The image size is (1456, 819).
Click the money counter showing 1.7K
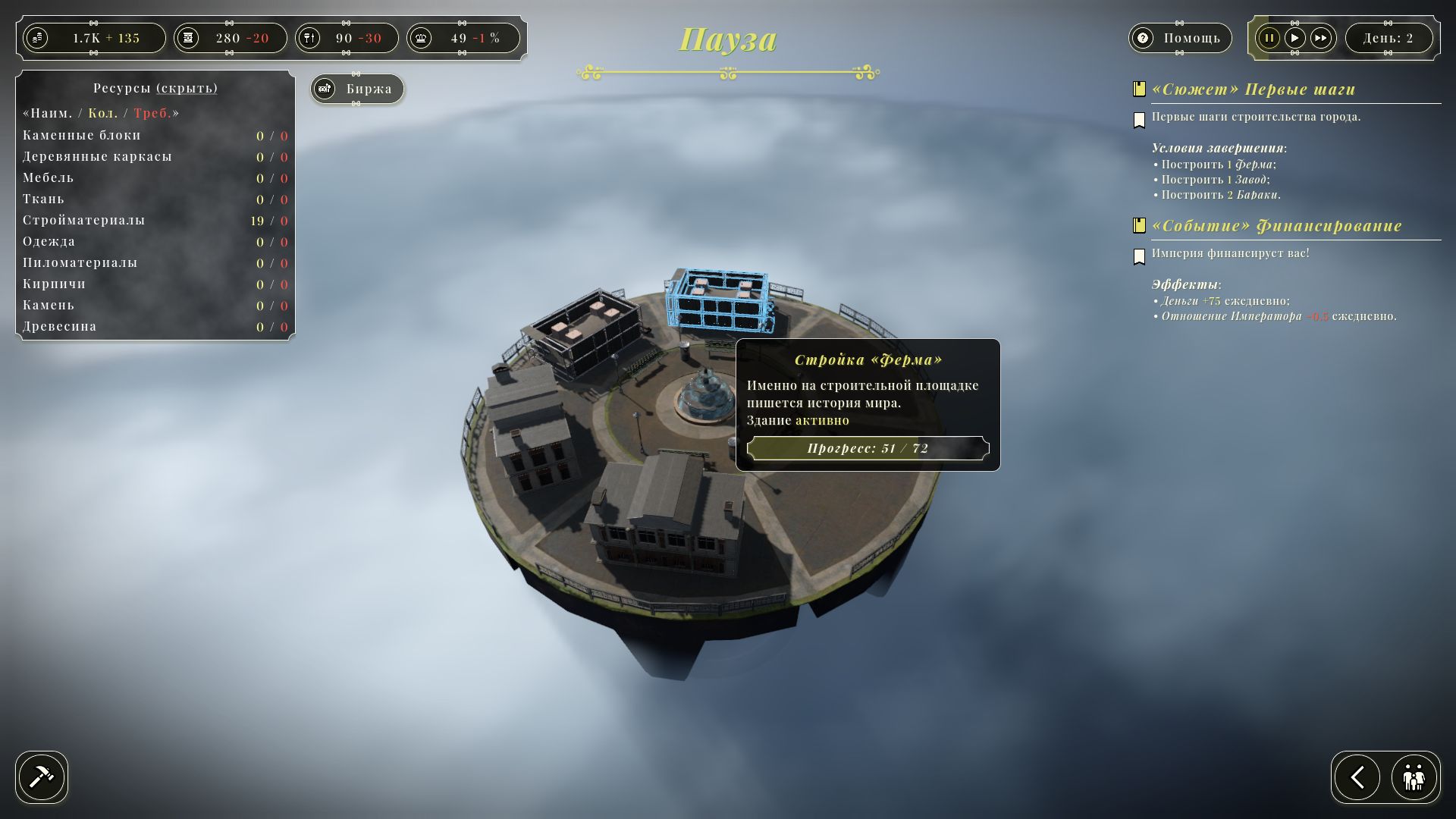click(x=94, y=38)
